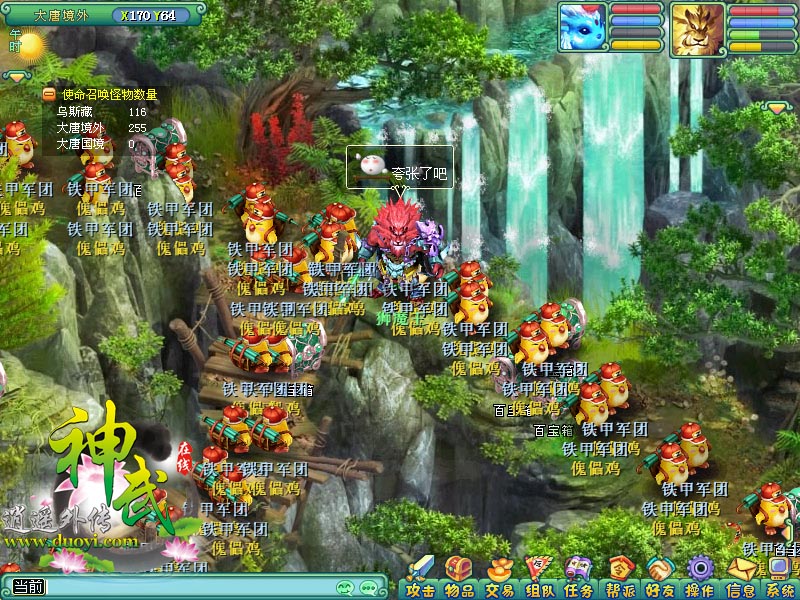Open the 好友 (Friends) handshake button
This screenshot has width=800, height=600.
660,579
